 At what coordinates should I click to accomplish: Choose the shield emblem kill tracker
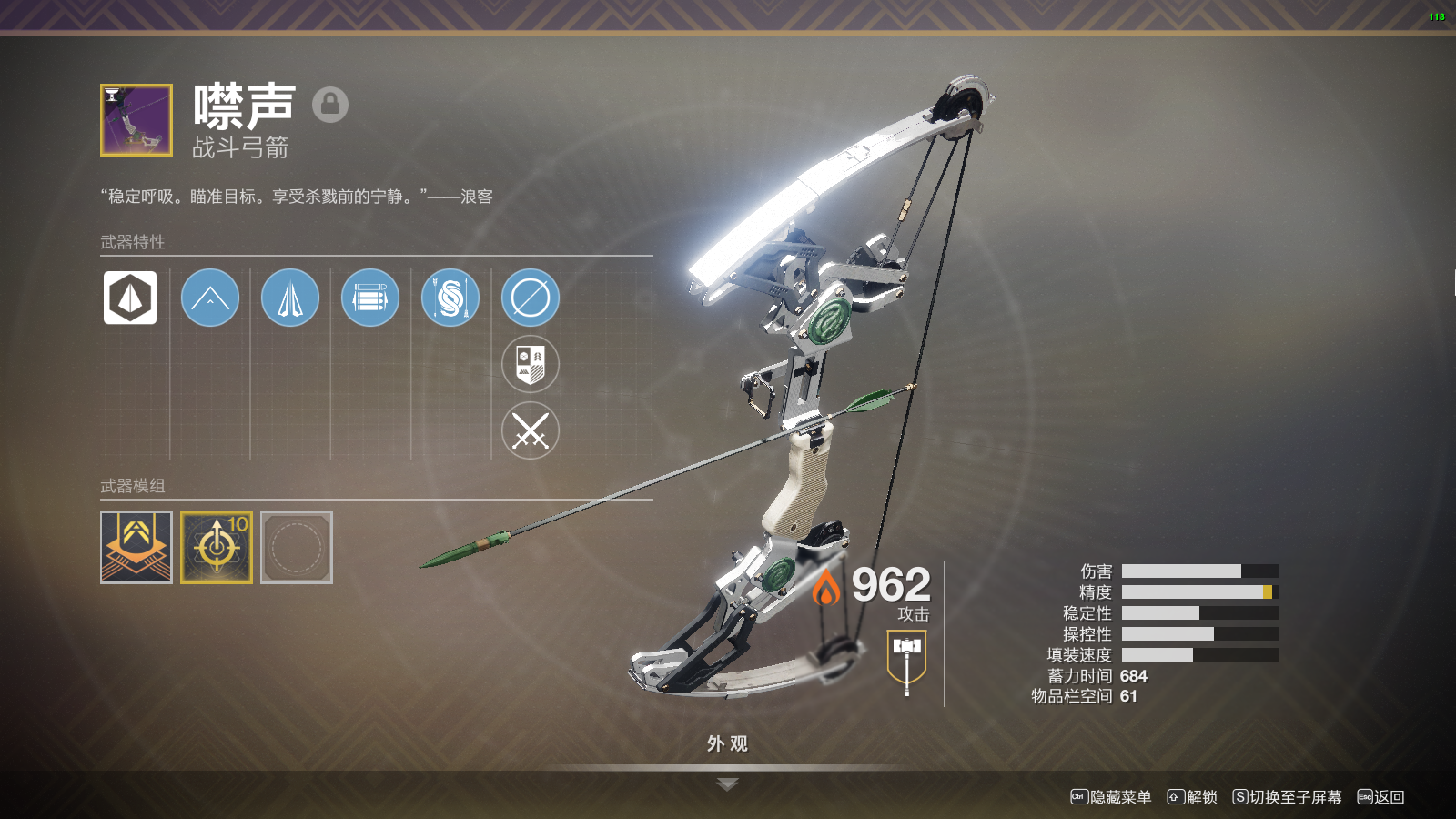point(531,364)
